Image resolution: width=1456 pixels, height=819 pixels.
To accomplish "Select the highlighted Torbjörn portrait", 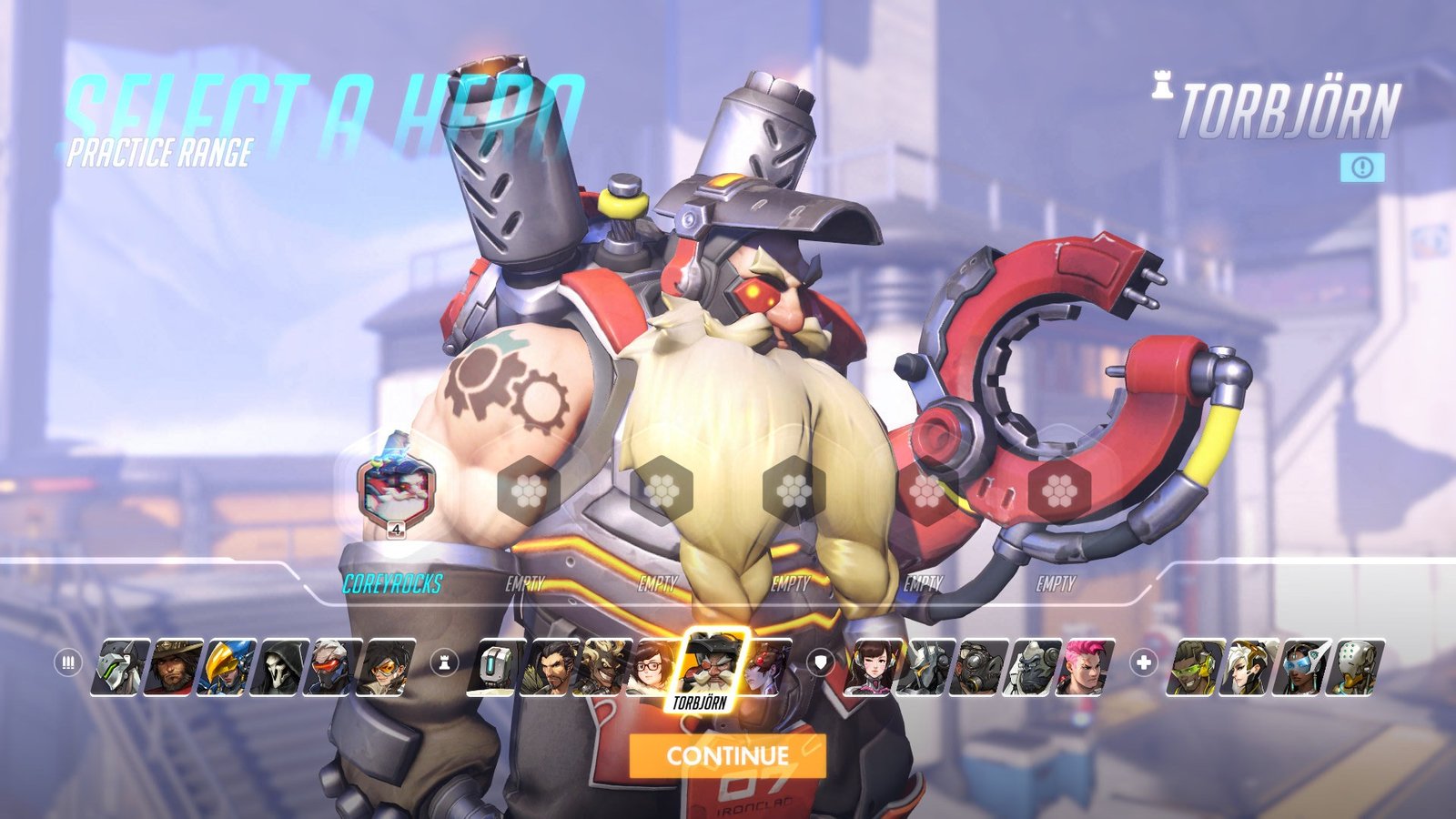I will [x=714, y=662].
